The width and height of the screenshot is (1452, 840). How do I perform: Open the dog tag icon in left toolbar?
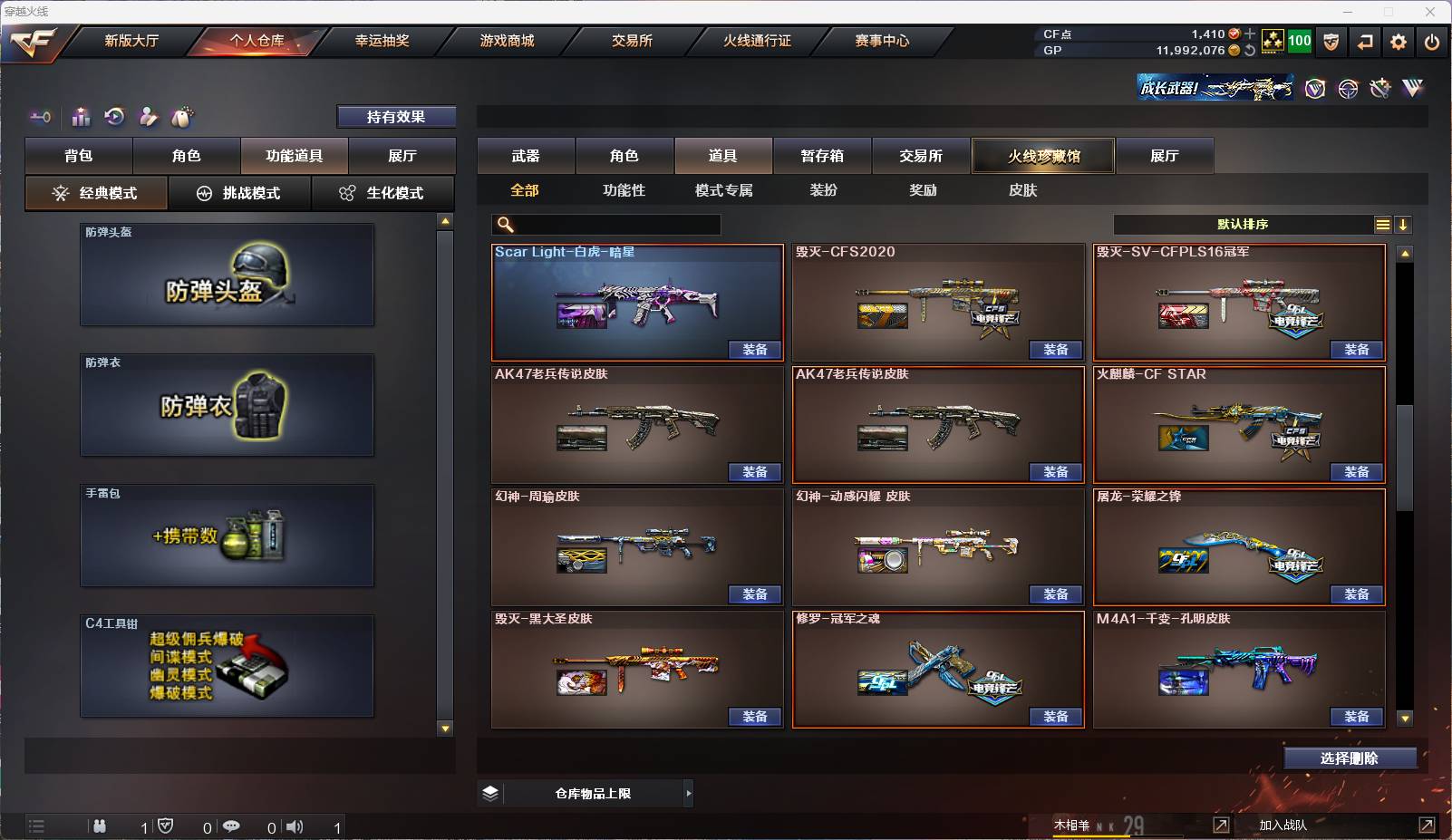pyautogui.click(x=182, y=116)
